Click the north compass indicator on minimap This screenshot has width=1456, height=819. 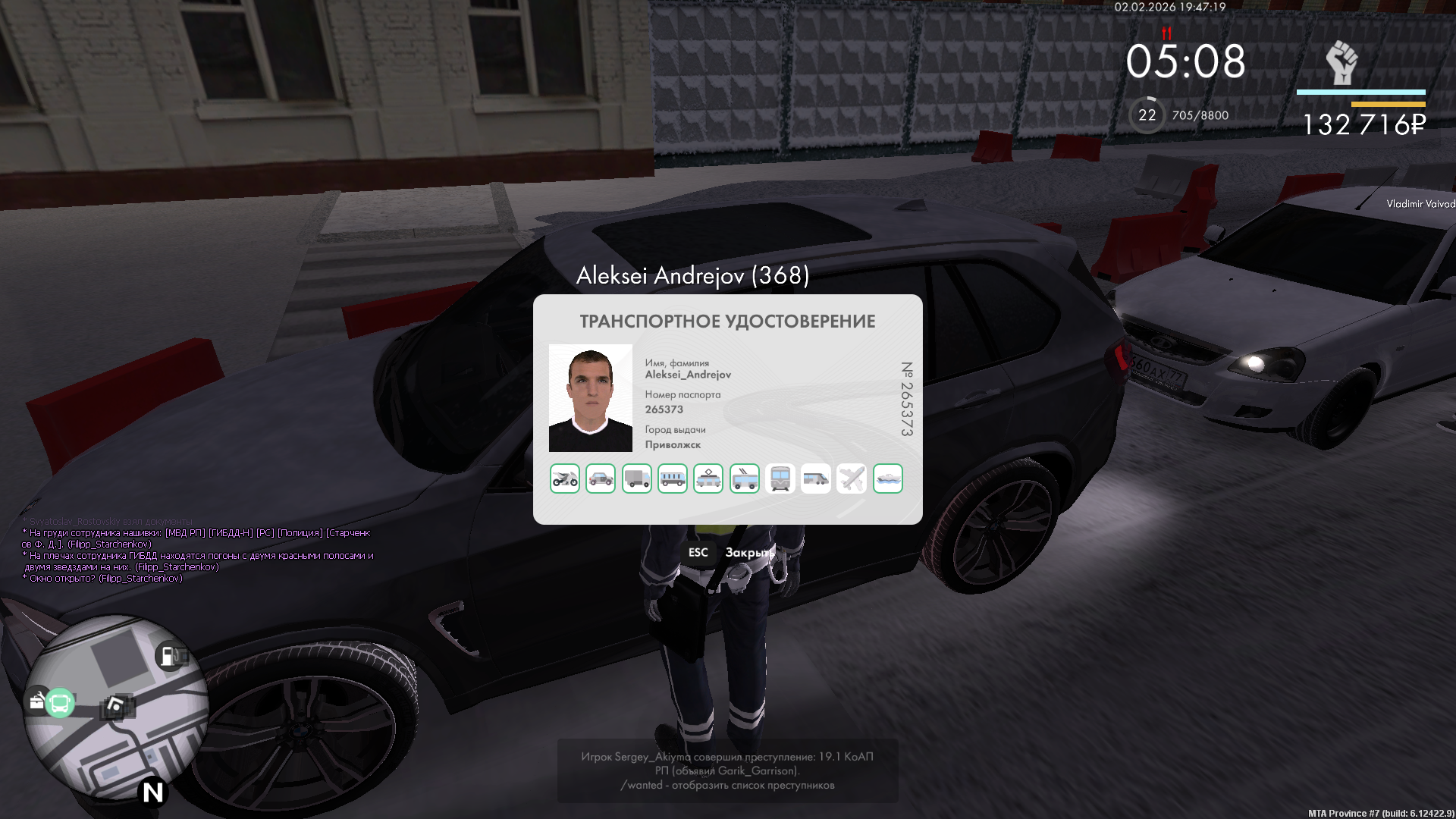[x=153, y=792]
